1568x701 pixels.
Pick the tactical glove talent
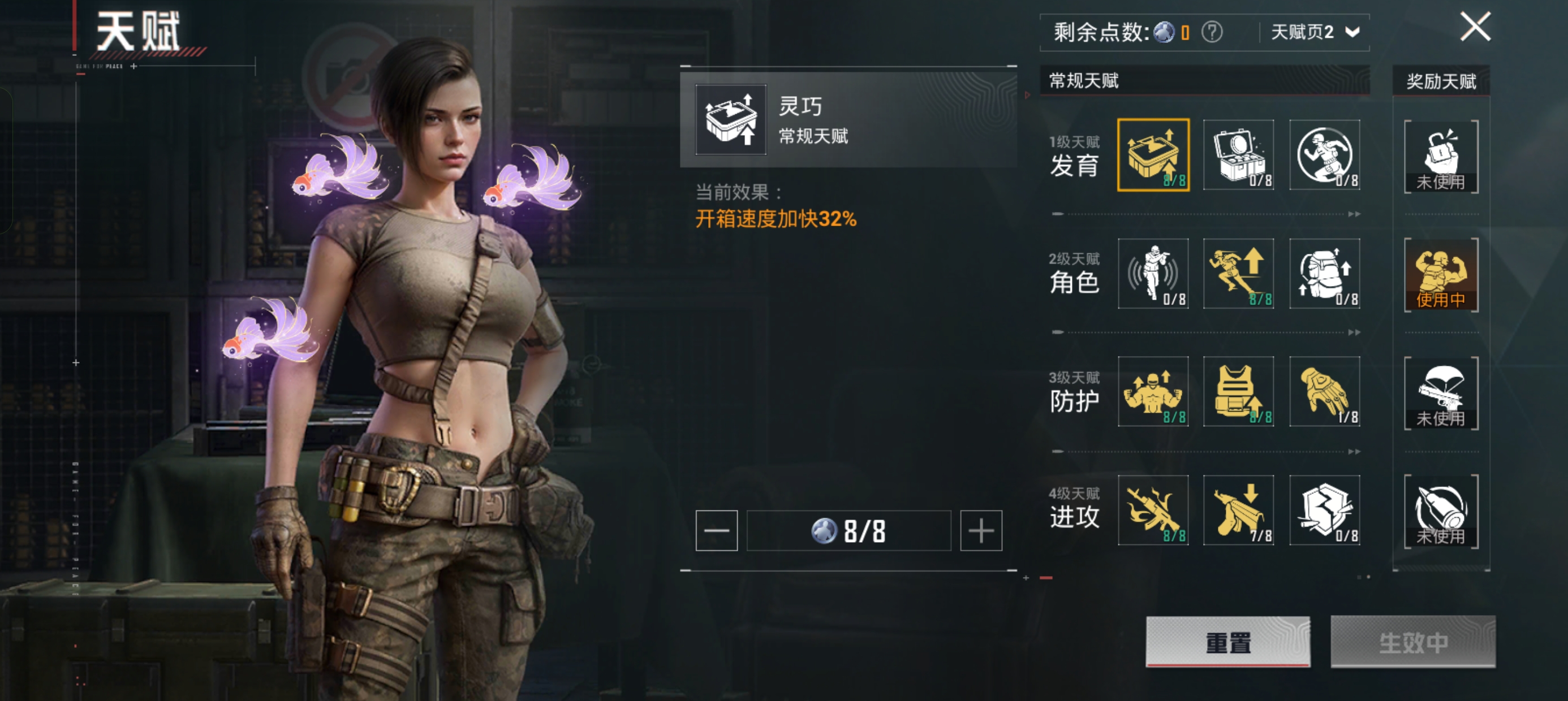click(1324, 392)
